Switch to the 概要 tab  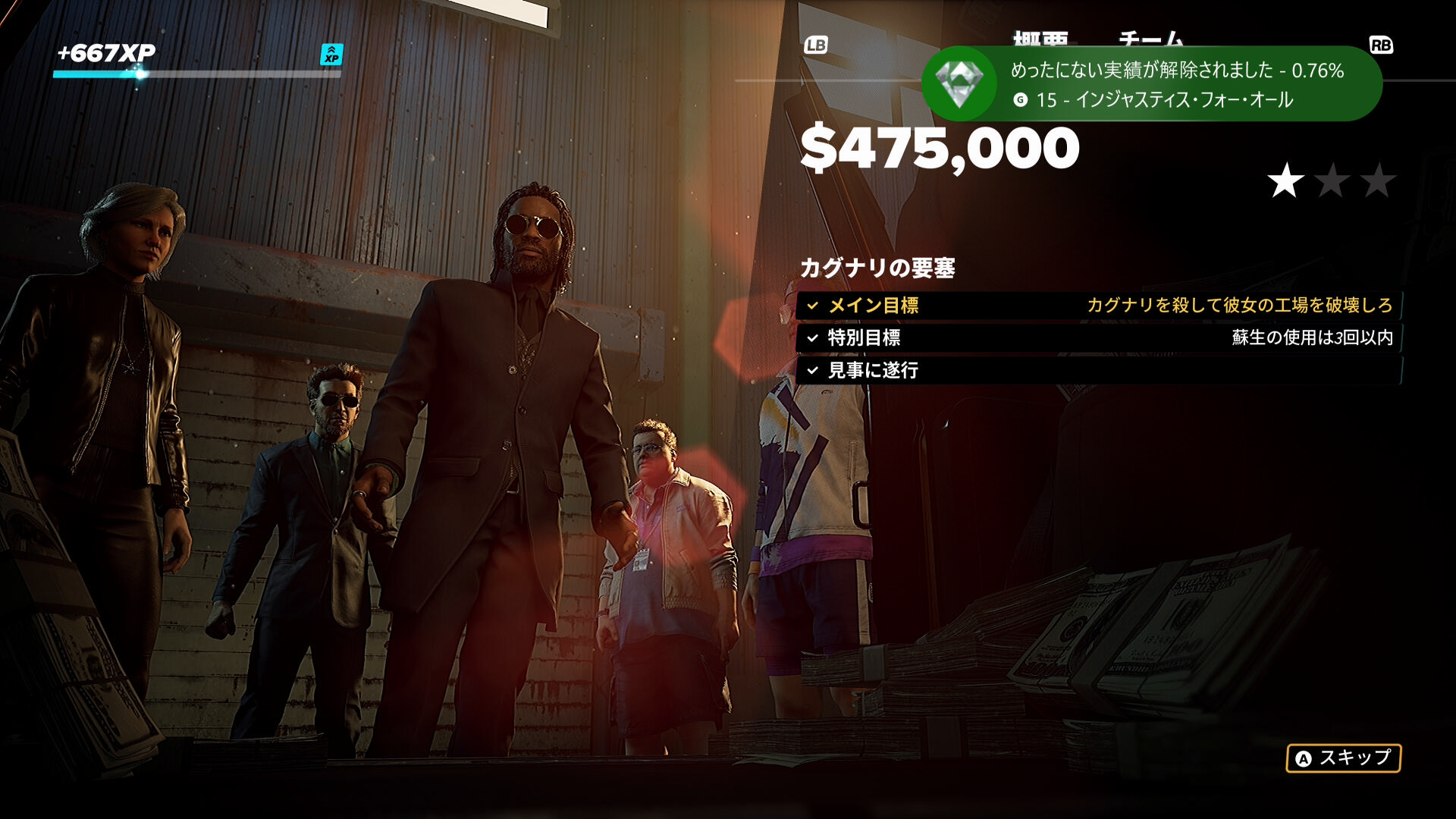tap(1040, 39)
